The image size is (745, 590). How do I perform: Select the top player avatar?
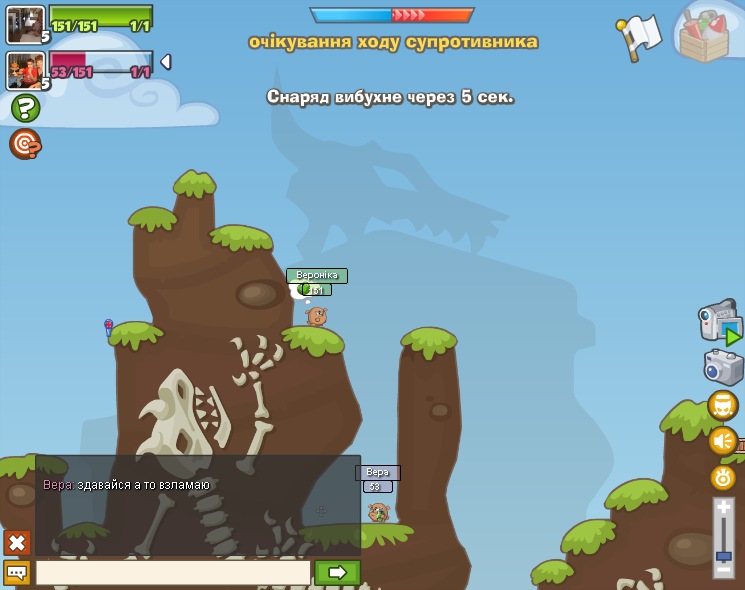25,25
